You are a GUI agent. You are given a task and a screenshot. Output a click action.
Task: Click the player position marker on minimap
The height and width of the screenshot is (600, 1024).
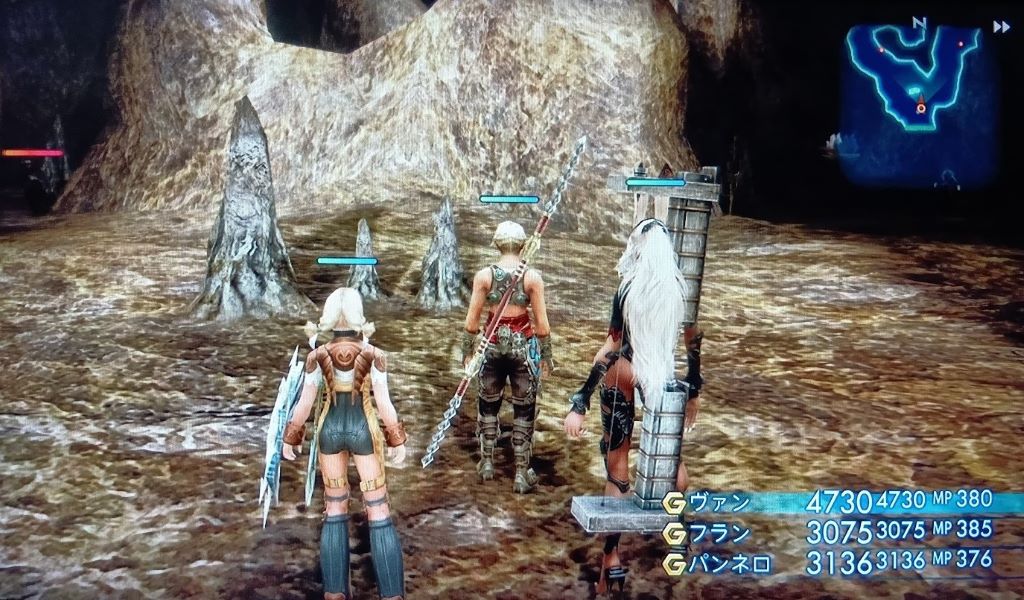tap(920, 107)
